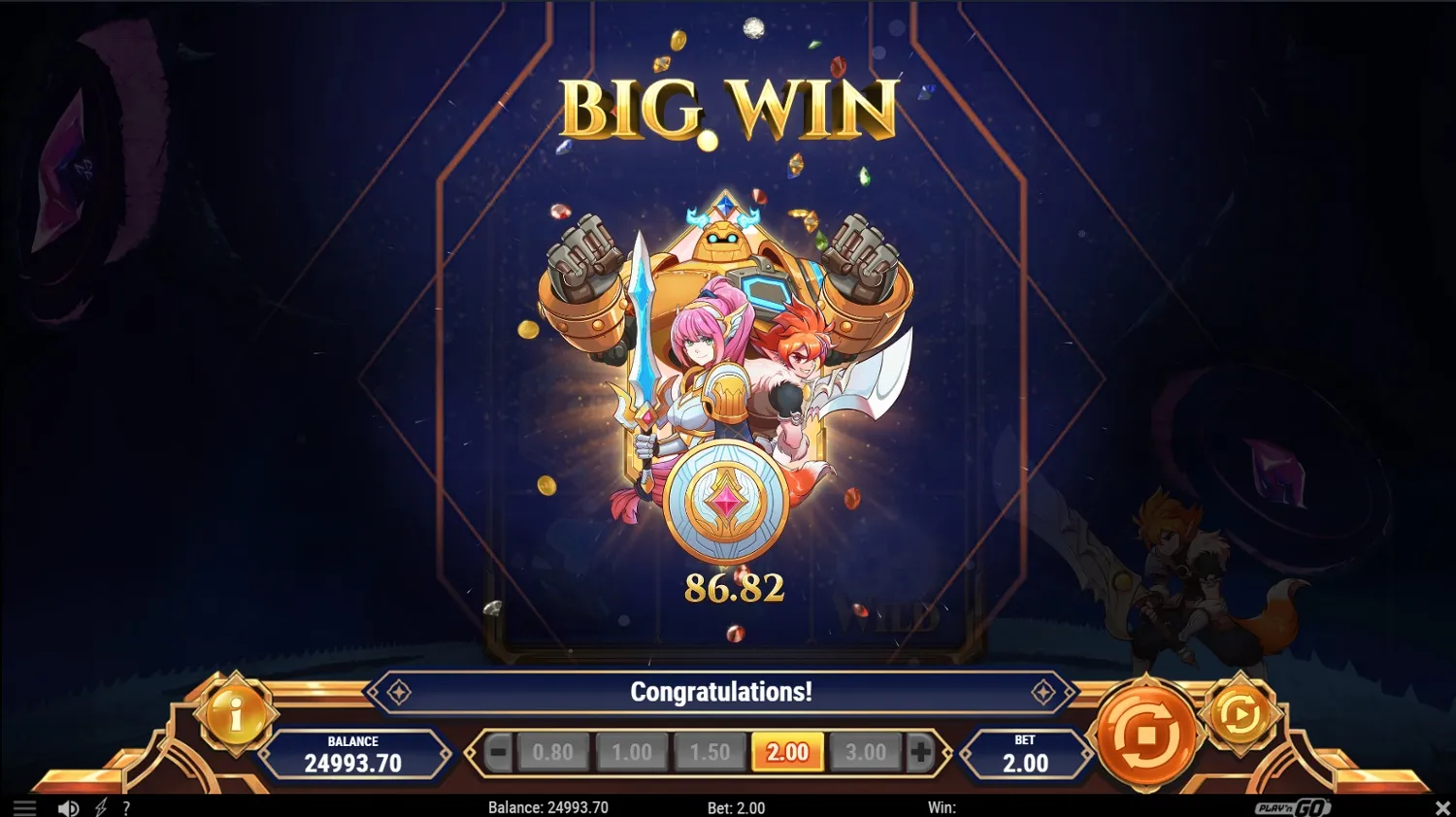Viewport: 1456px width, 817px height.
Task: Select the 3.00 bet option
Action: [865, 751]
